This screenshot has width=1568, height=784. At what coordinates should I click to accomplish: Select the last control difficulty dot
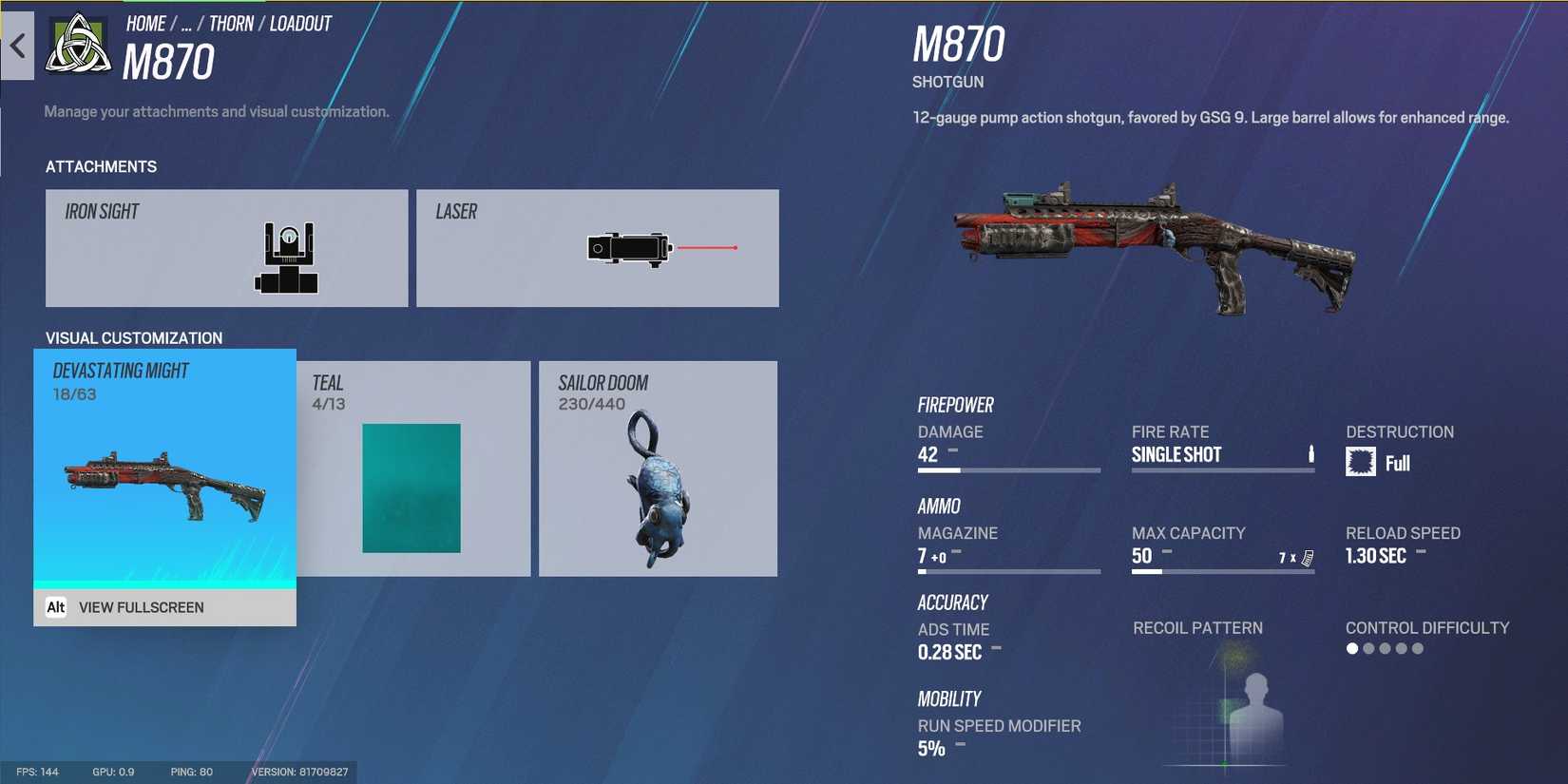coord(1418,648)
